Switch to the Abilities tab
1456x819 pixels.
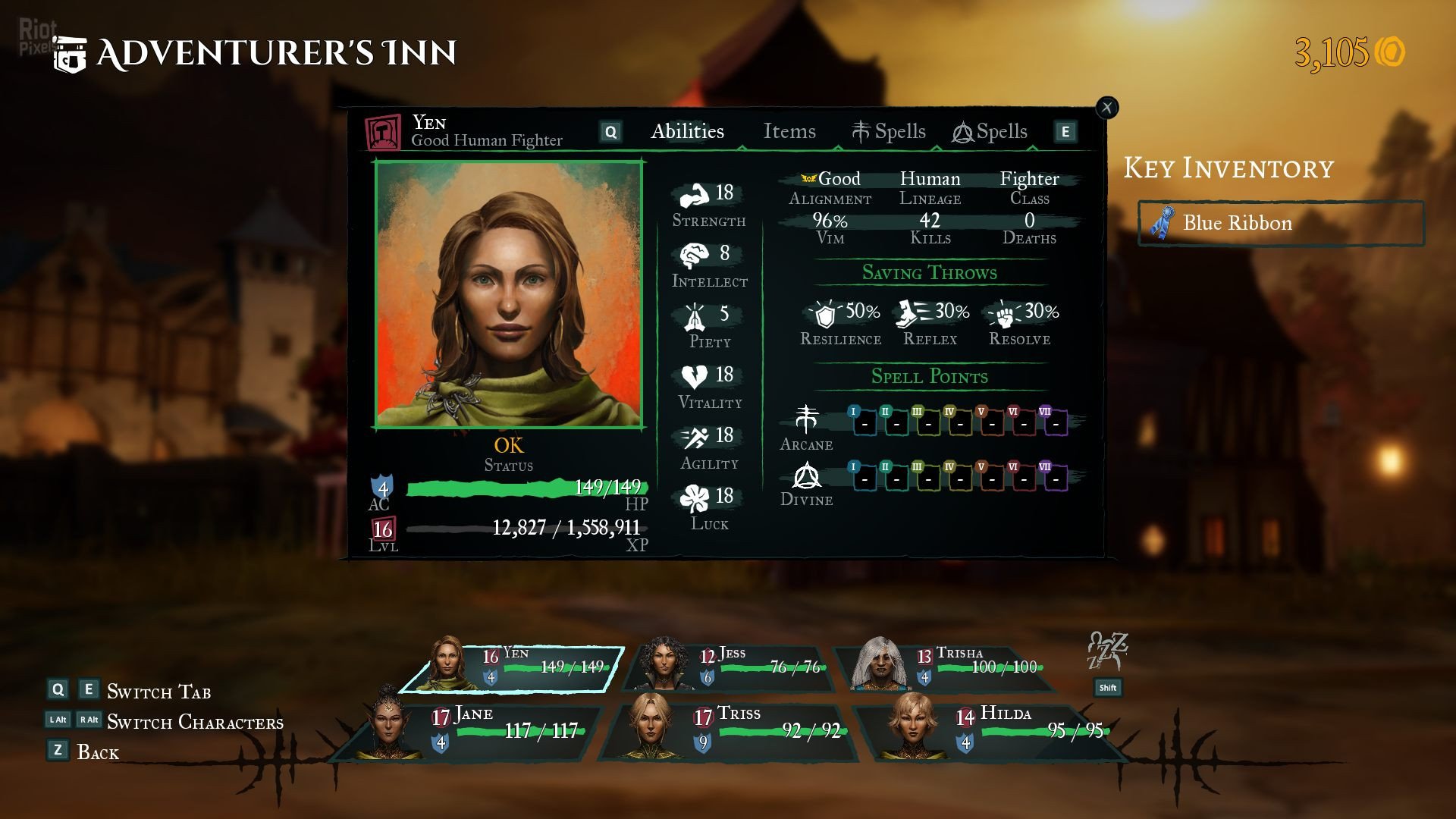pos(687,132)
